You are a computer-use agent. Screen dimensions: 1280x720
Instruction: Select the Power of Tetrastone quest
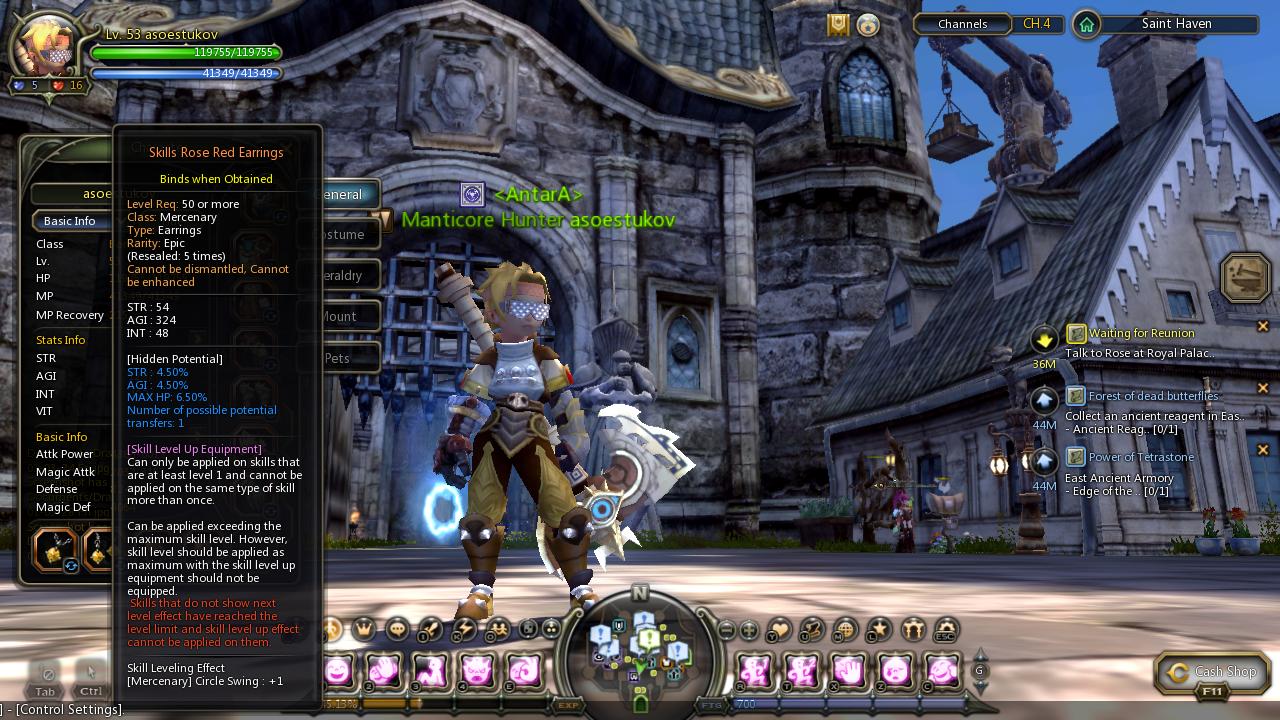click(x=1140, y=457)
